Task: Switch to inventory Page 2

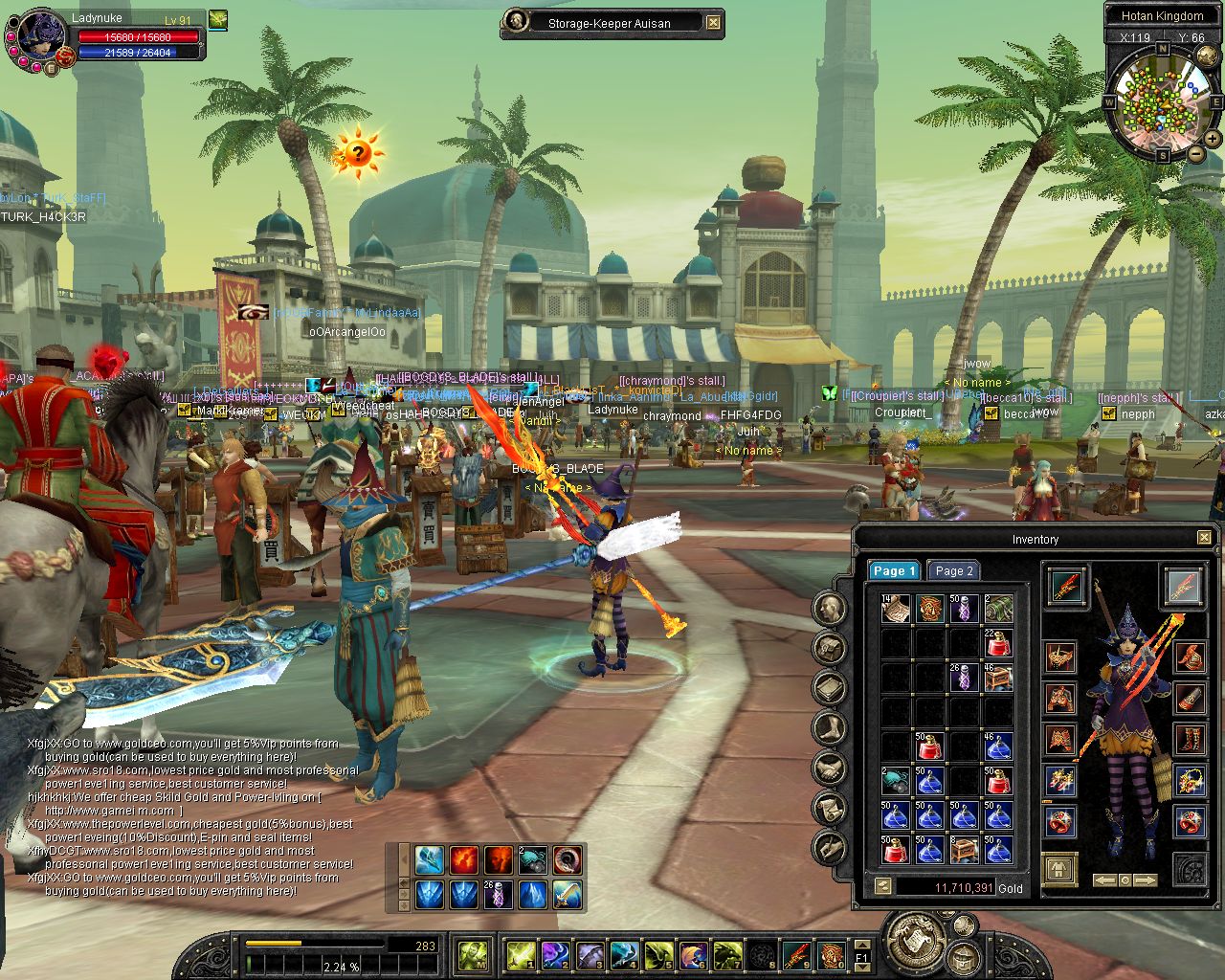Action: pos(953,570)
